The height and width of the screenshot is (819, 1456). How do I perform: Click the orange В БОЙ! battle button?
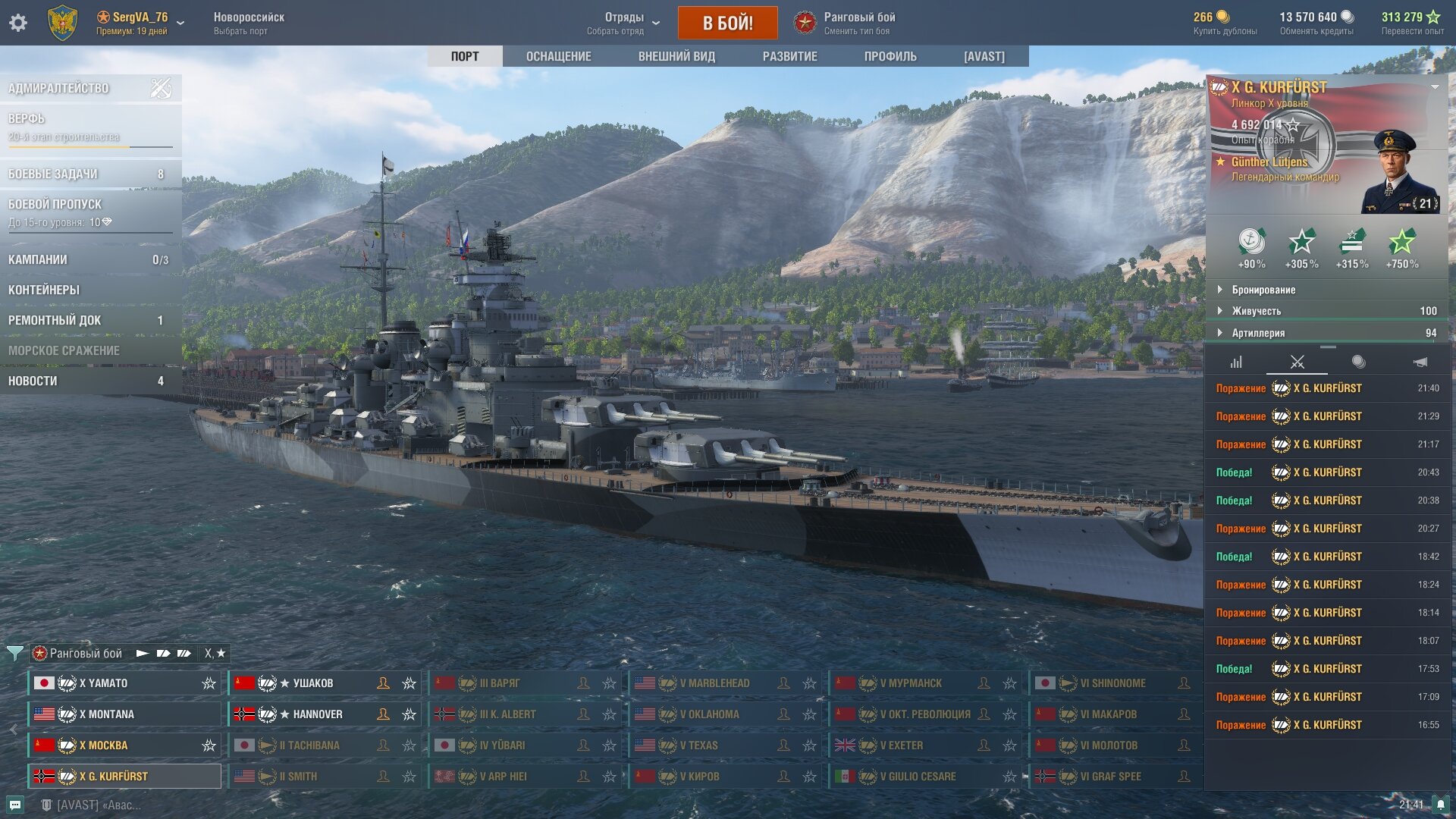[727, 23]
